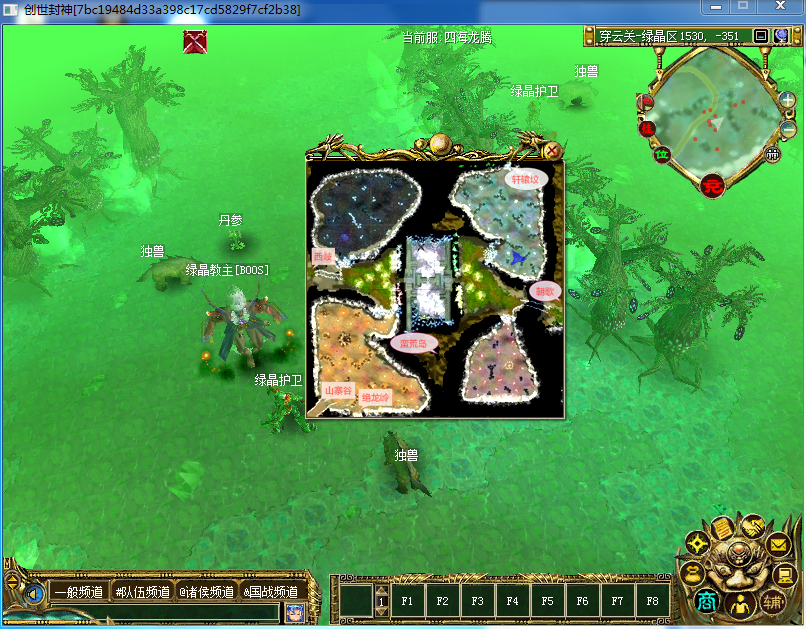Image resolution: width=806 pixels, height=629 pixels.
Task: Switch to the 国战频道 chat channel
Action: (x=270, y=592)
